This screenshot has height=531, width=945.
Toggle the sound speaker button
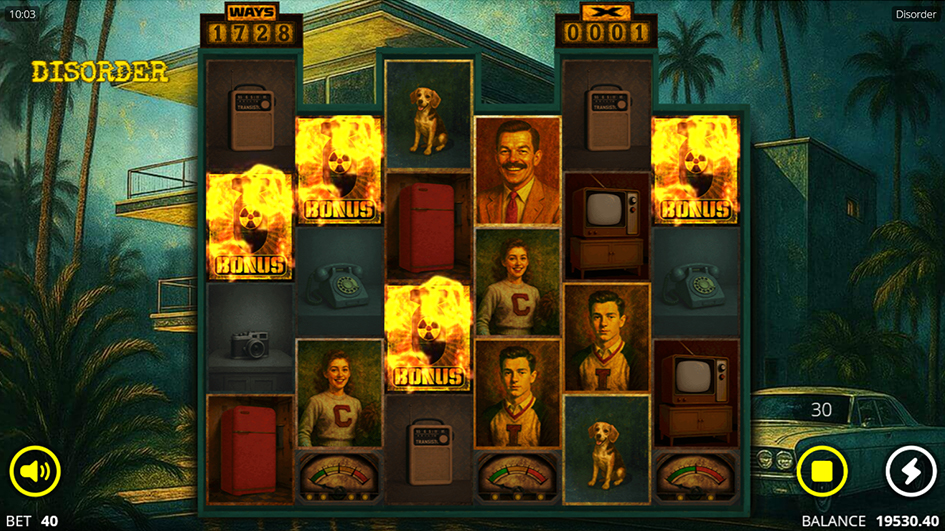(35, 471)
